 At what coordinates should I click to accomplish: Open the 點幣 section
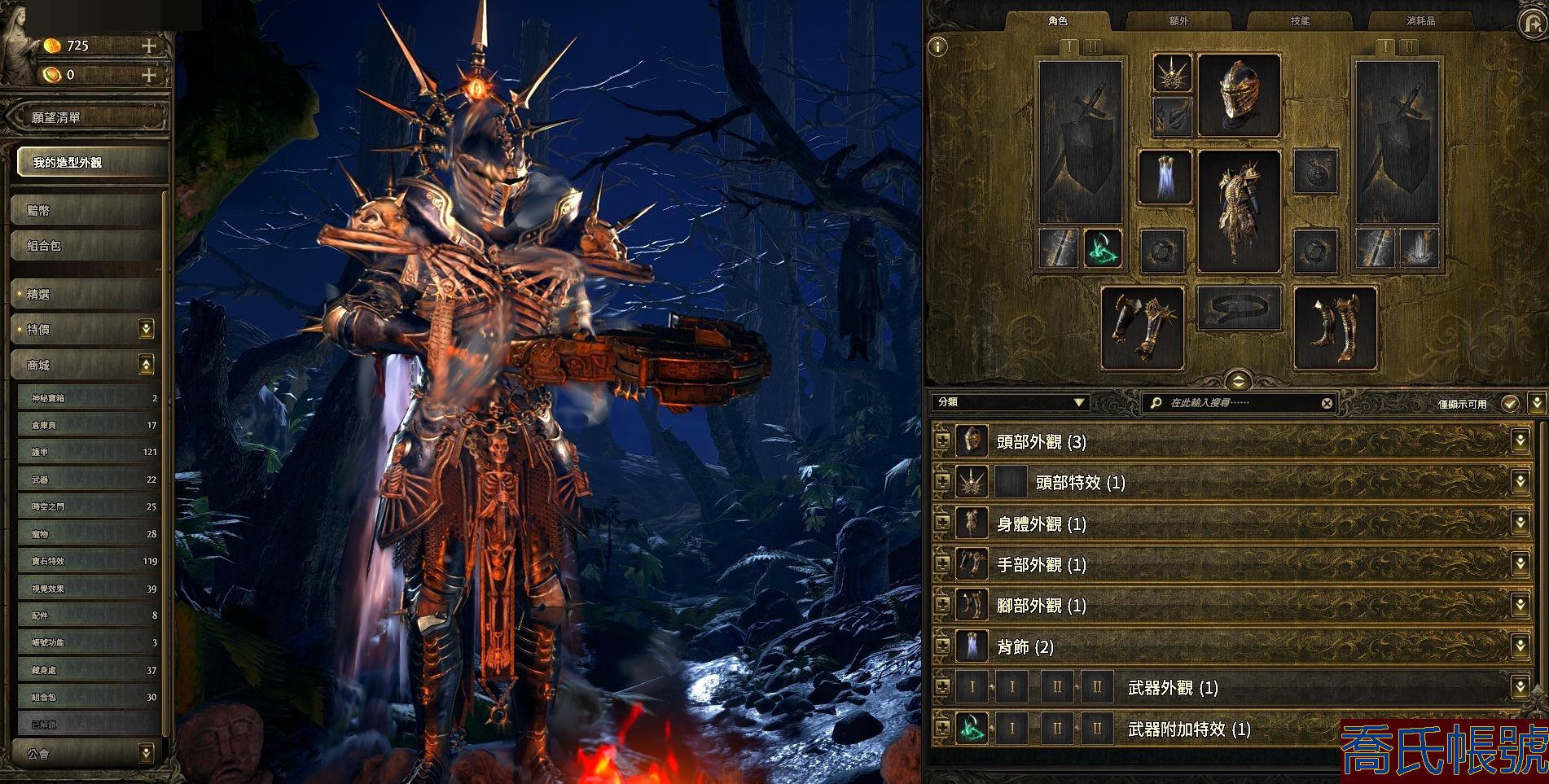86,211
